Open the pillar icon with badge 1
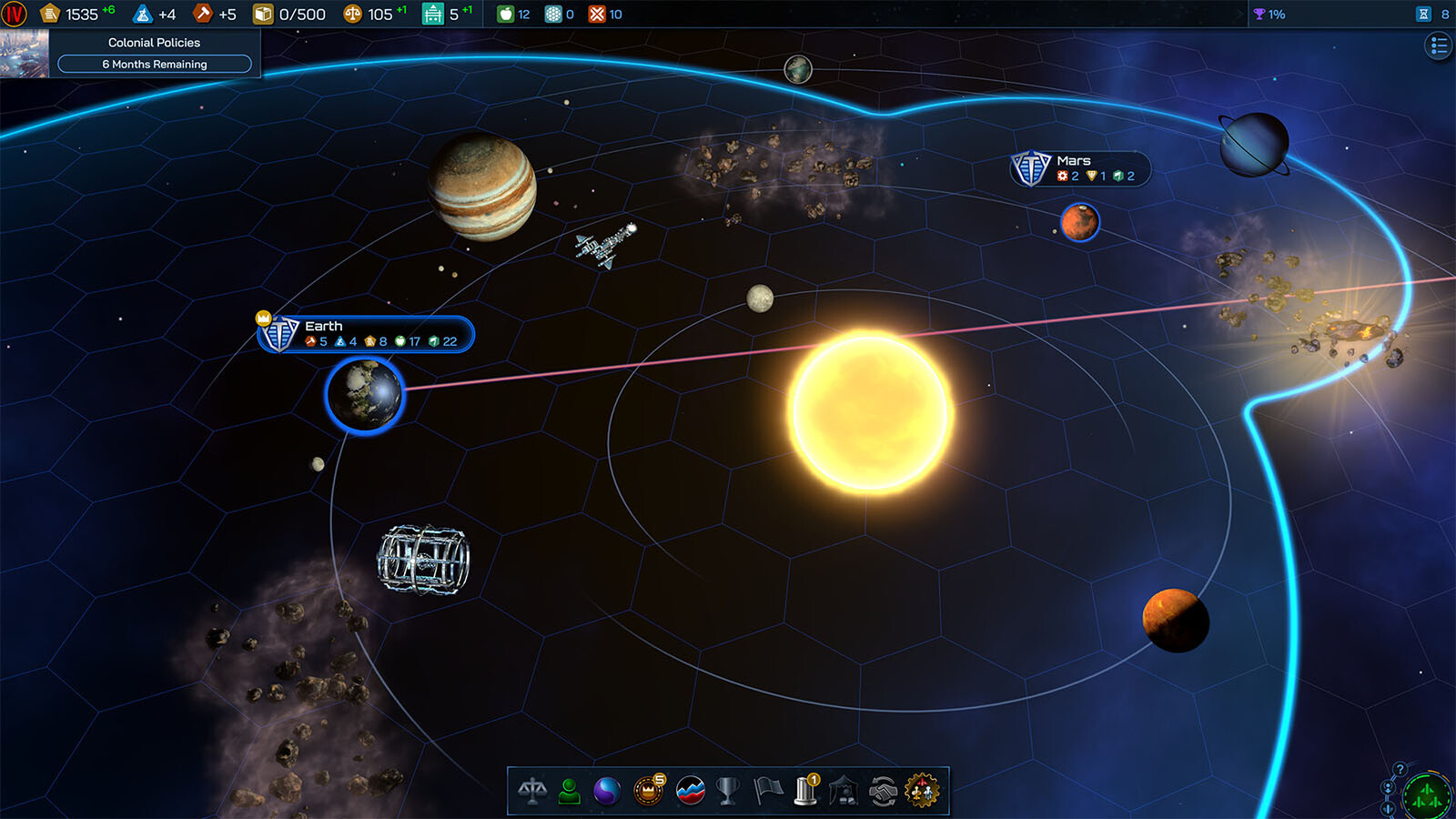This screenshot has width=1456, height=819. click(x=806, y=790)
